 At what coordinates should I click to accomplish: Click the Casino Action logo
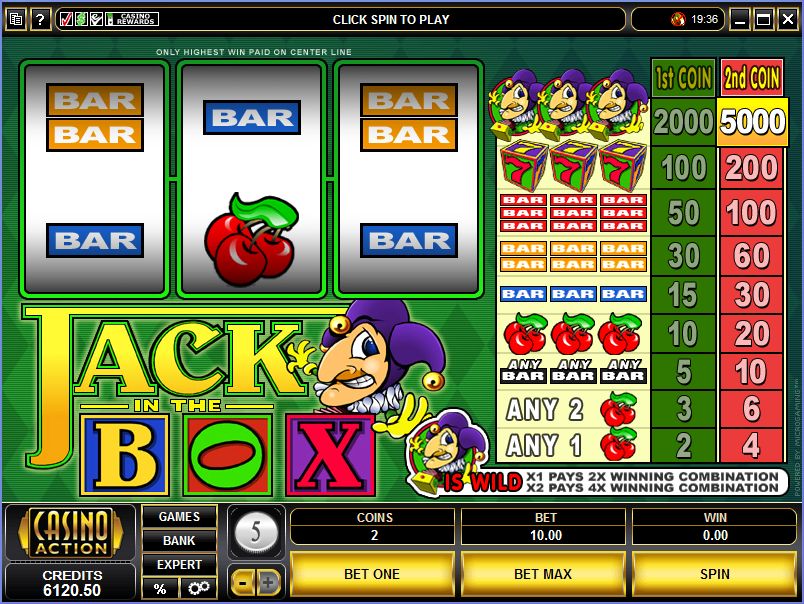(70, 534)
